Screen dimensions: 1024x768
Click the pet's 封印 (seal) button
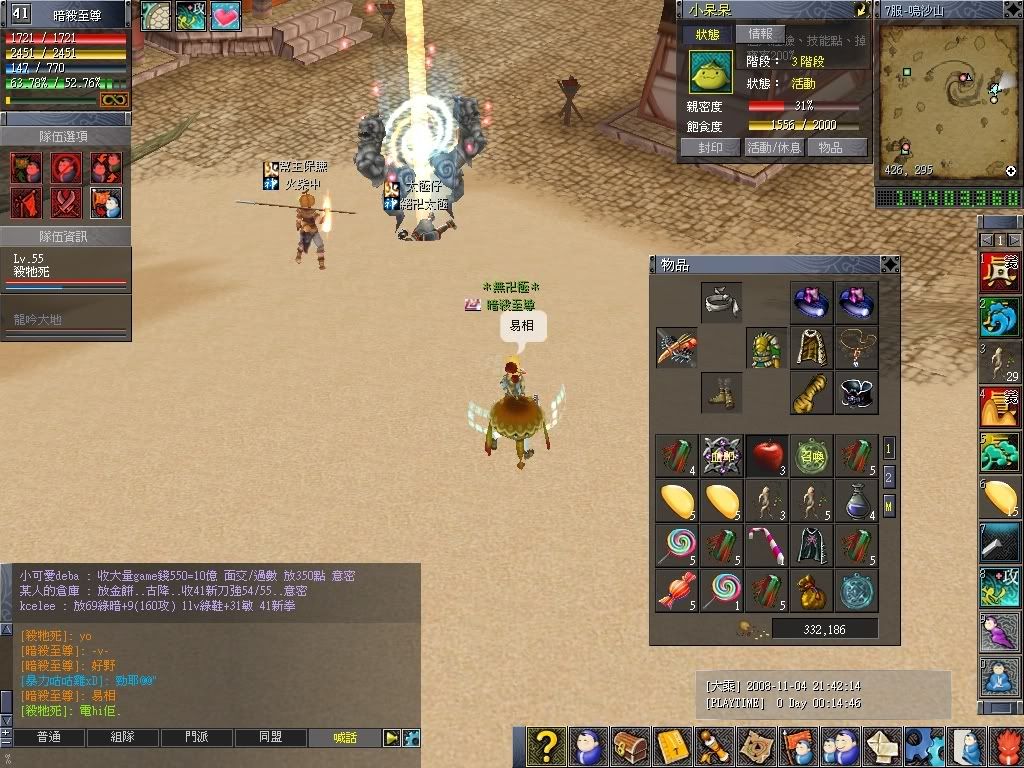[x=710, y=147]
